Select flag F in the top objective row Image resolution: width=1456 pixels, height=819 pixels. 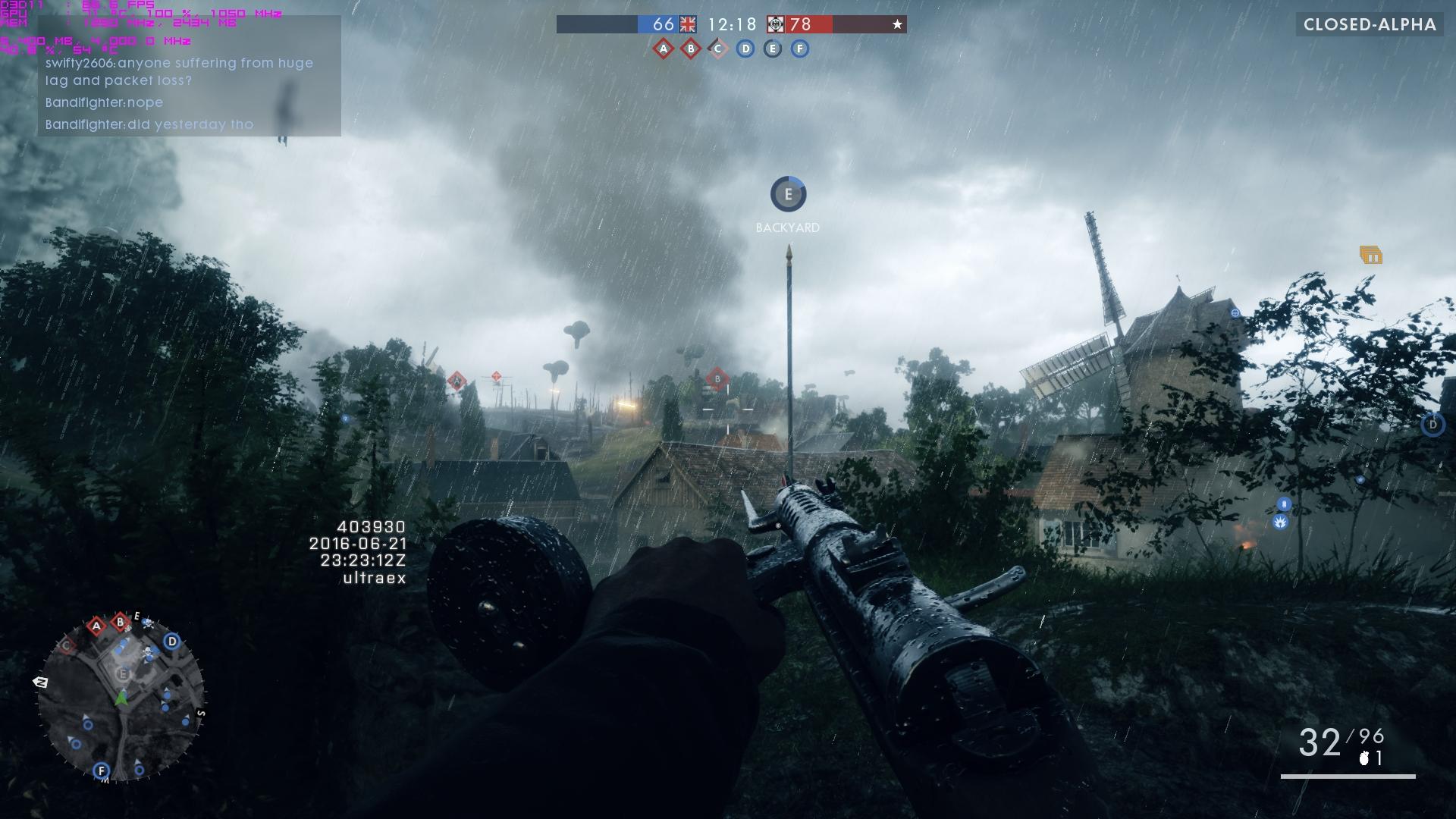click(800, 49)
